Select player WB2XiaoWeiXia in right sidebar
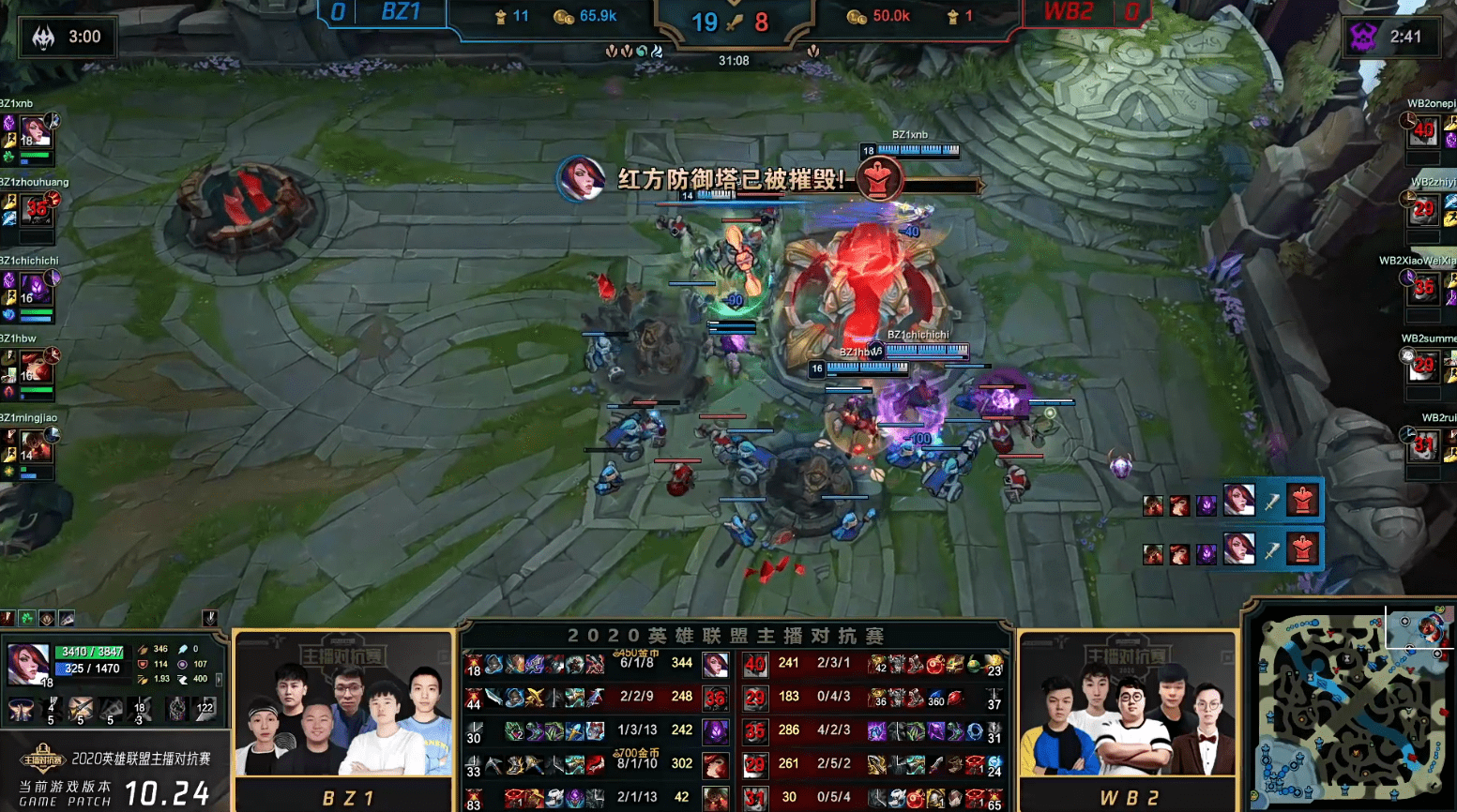1457x812 pixels. tap(1423, 287)
